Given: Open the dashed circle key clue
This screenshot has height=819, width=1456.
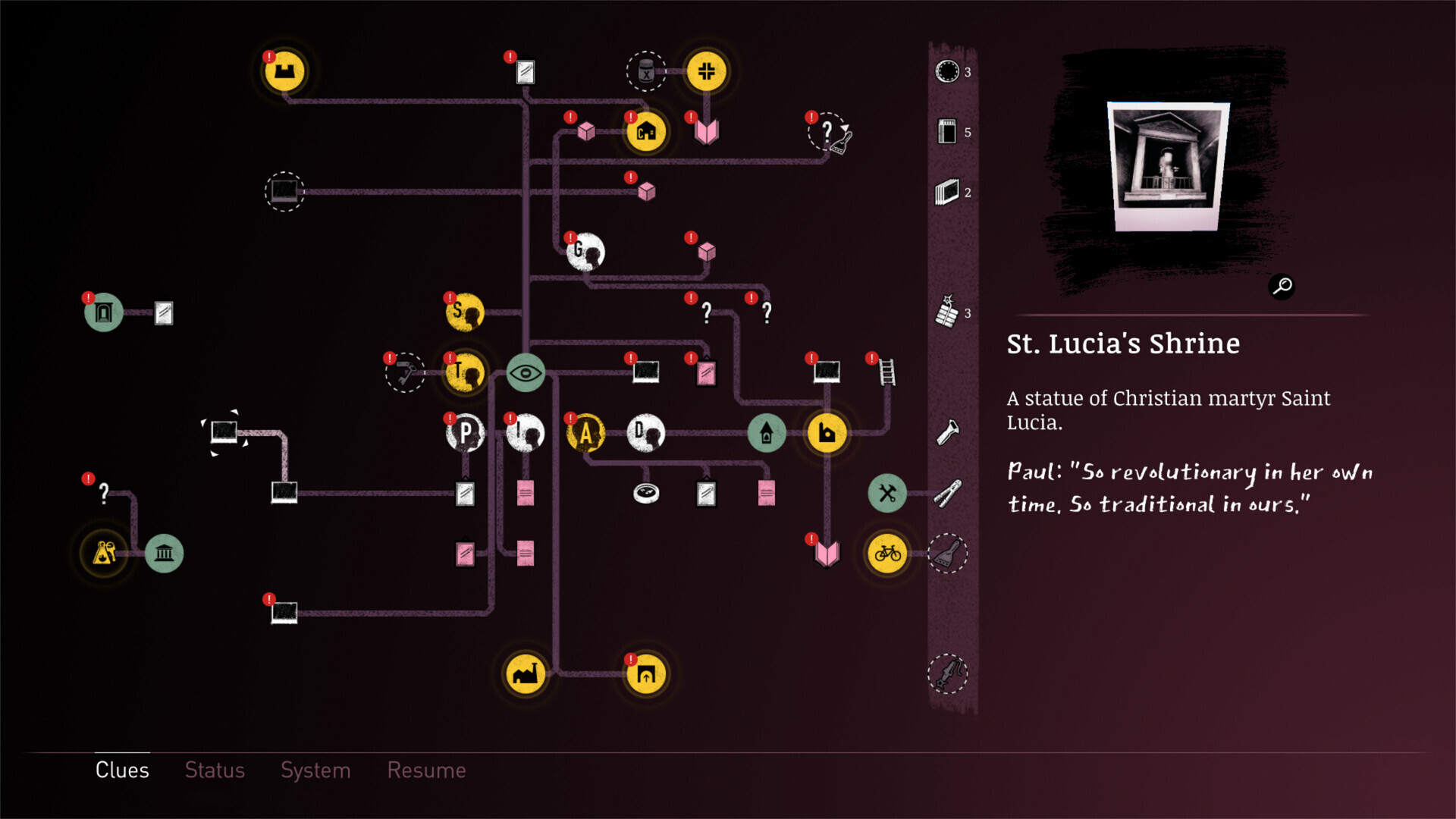Looking at the screenshot, I should 404,373.
